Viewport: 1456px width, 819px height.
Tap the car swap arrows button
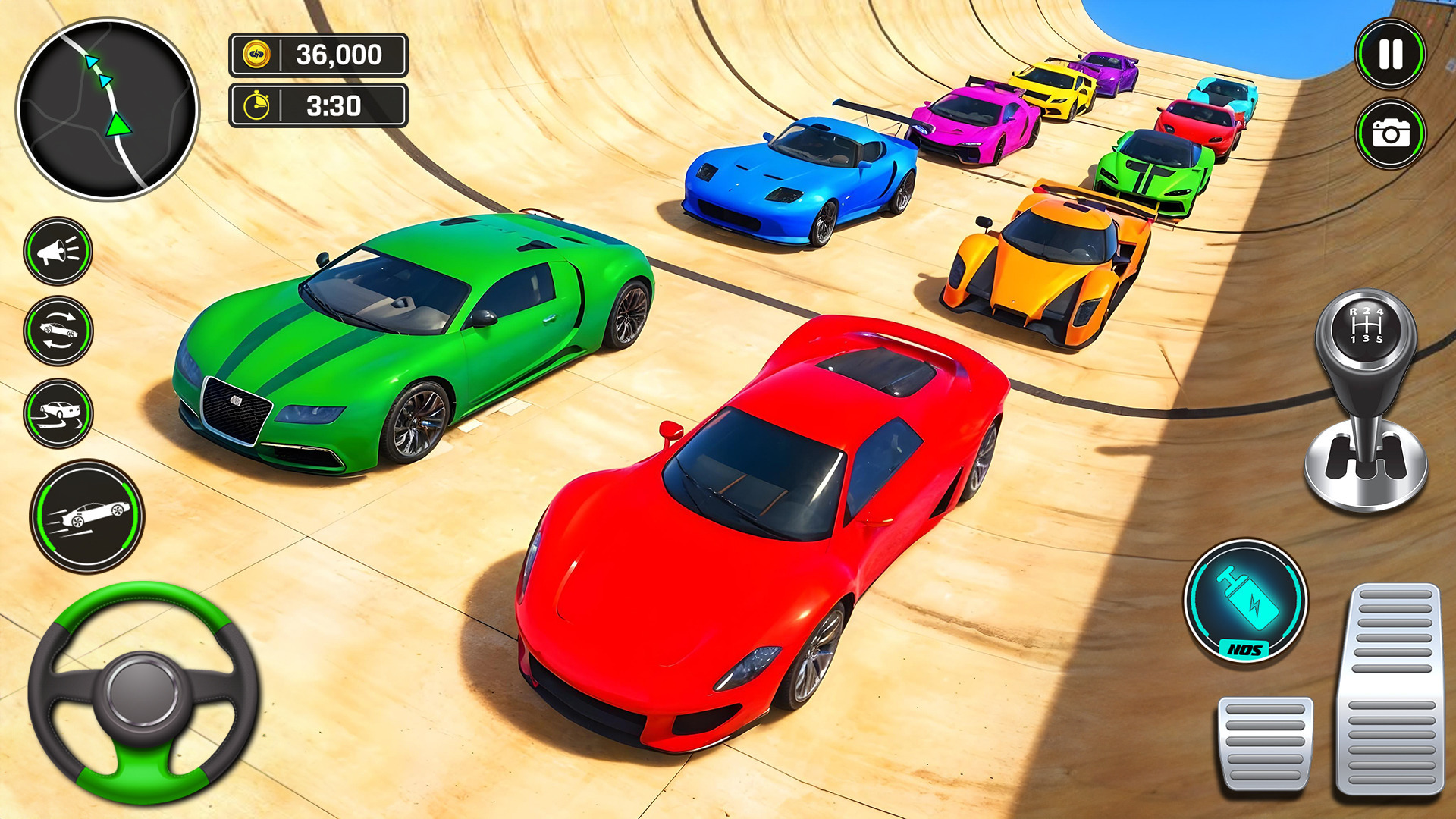58,331
